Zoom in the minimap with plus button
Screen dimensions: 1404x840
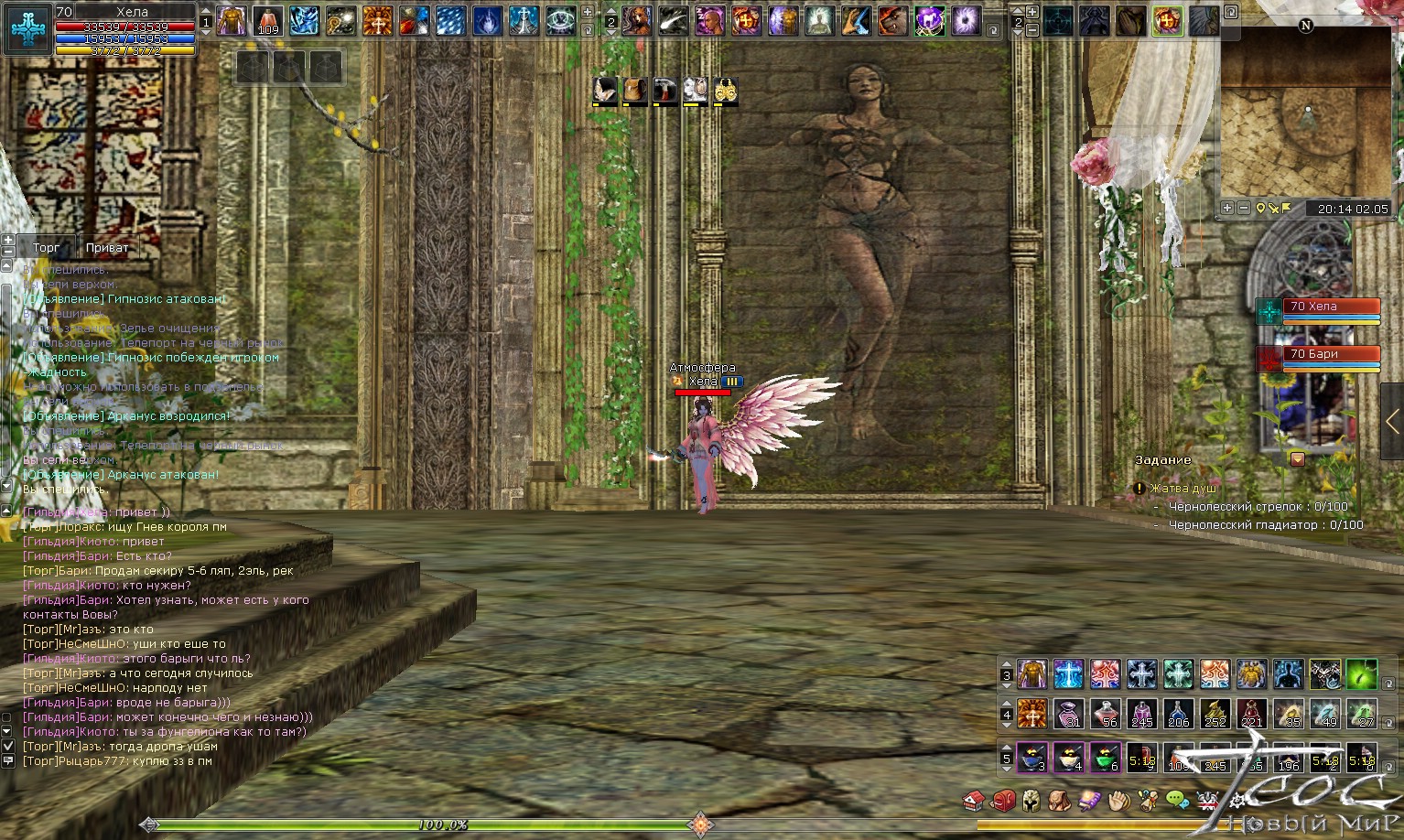1228,209
